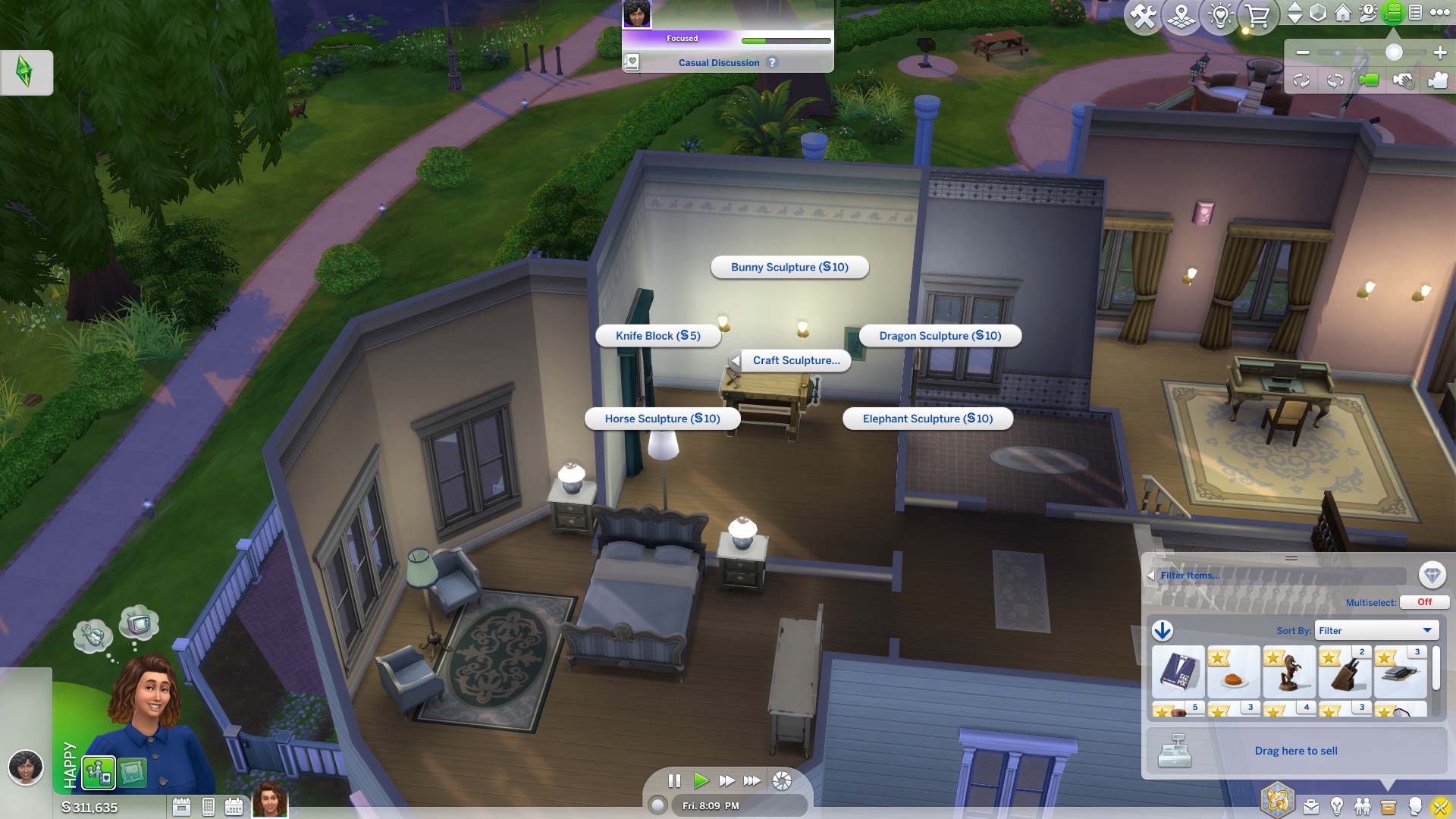Select Elephant Sculpture from the pie menu

(x=927, y=418)
